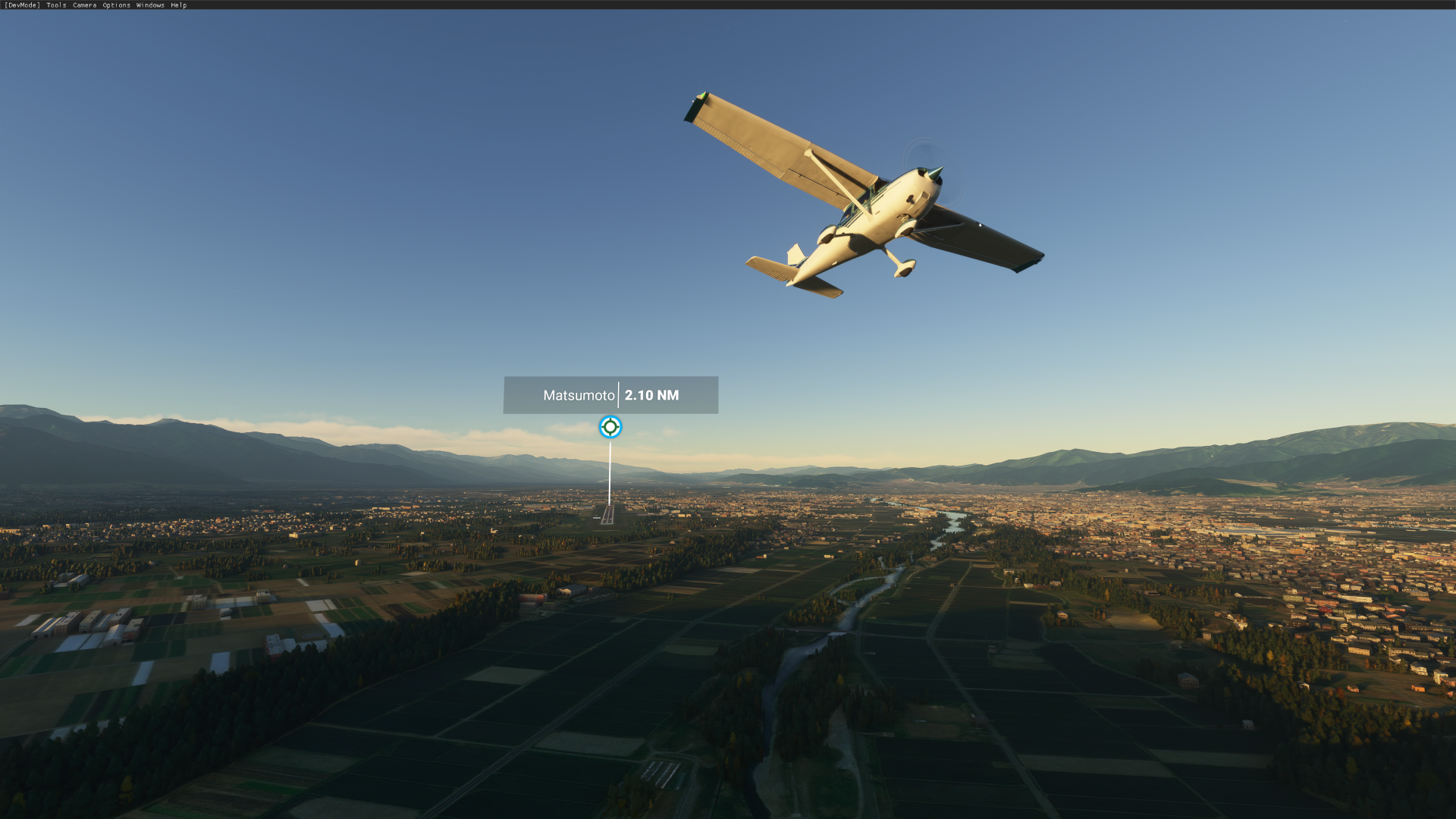Click the white stem below the waypoint marker
Image resolution: width=1456 pixels, height=819 pixels.
[610, 470]
